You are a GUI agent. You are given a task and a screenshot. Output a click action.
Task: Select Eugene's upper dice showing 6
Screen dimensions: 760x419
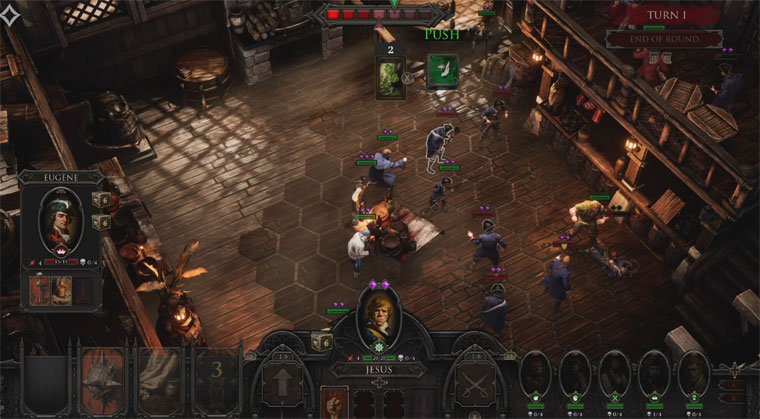[101, 199]
